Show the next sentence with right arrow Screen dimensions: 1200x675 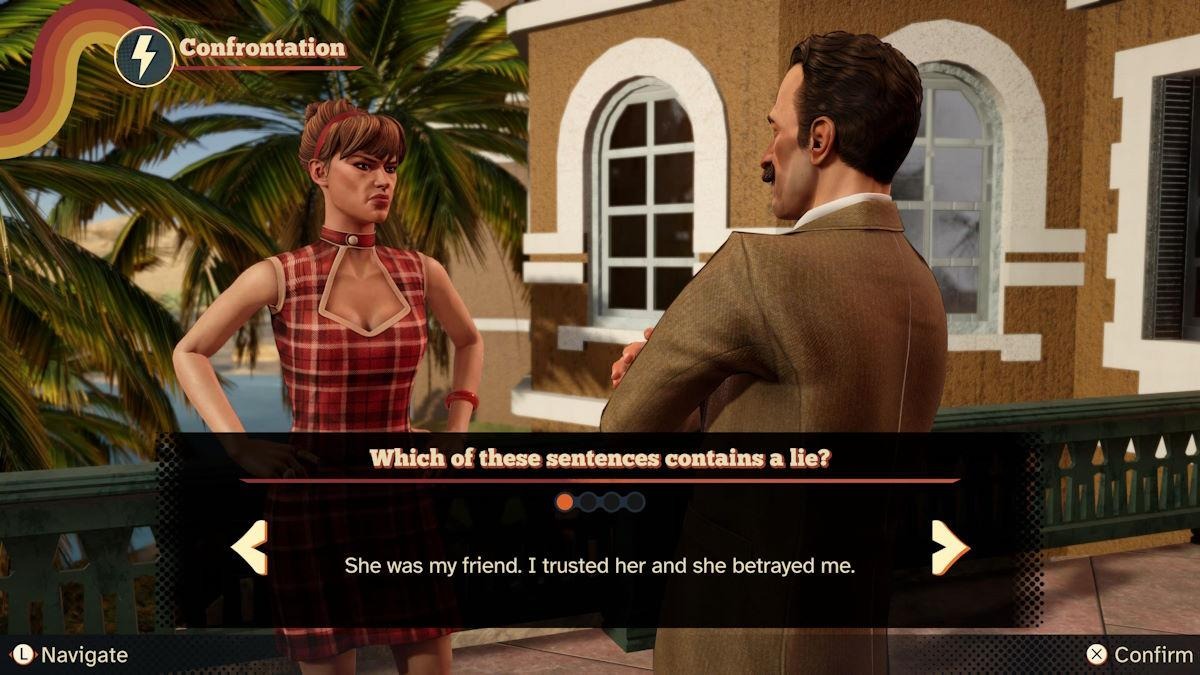tap(950, 547)
